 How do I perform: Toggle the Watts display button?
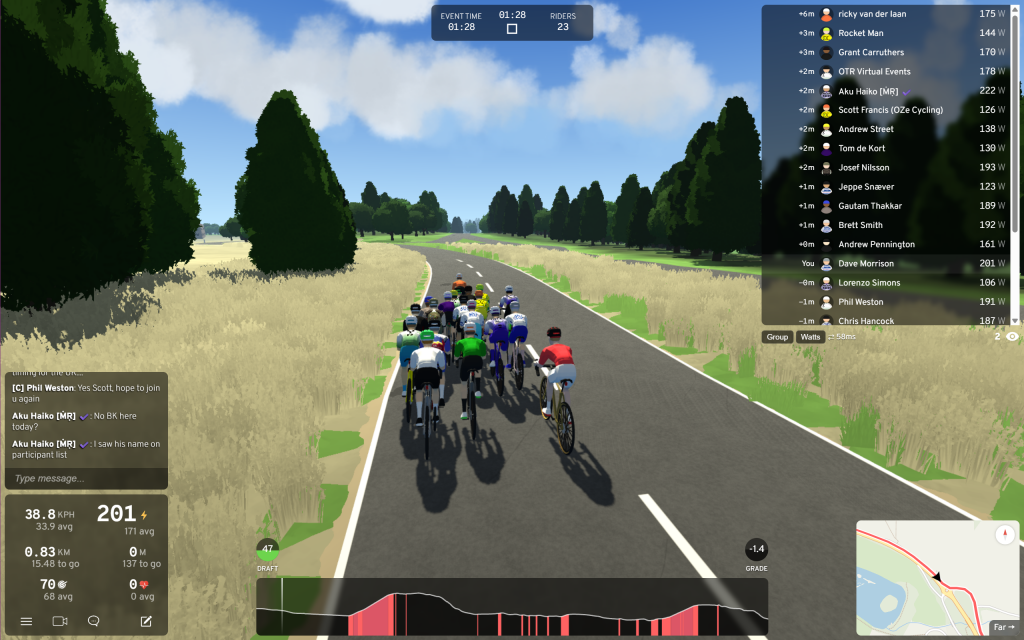pyautogui.click(x=809, y=337)
